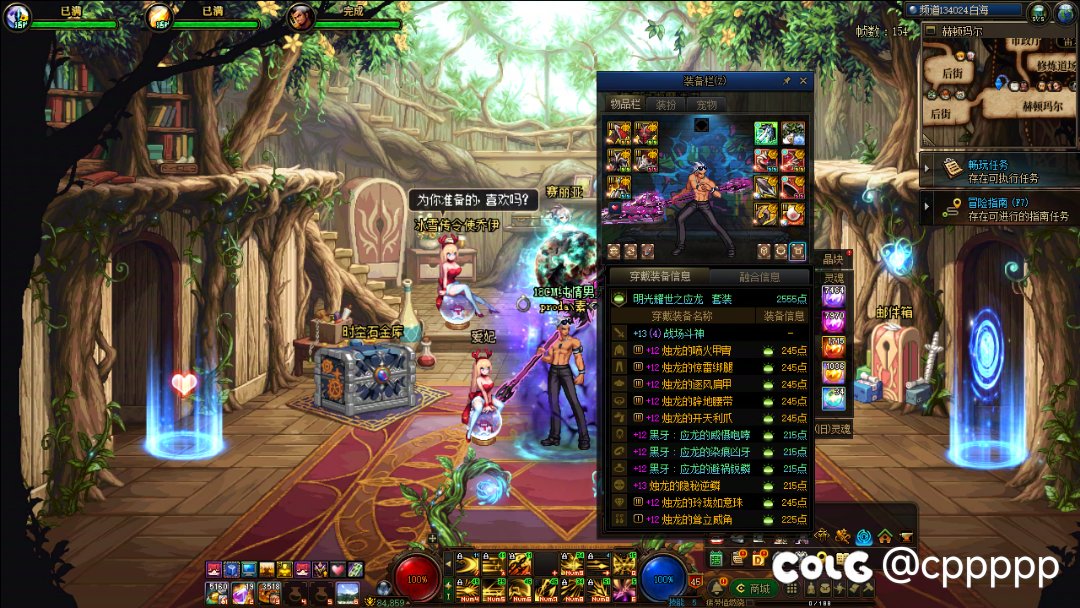Click the orange orb numbered 1715
This screenshot has width=1080, height=608.
pos(833,347)
